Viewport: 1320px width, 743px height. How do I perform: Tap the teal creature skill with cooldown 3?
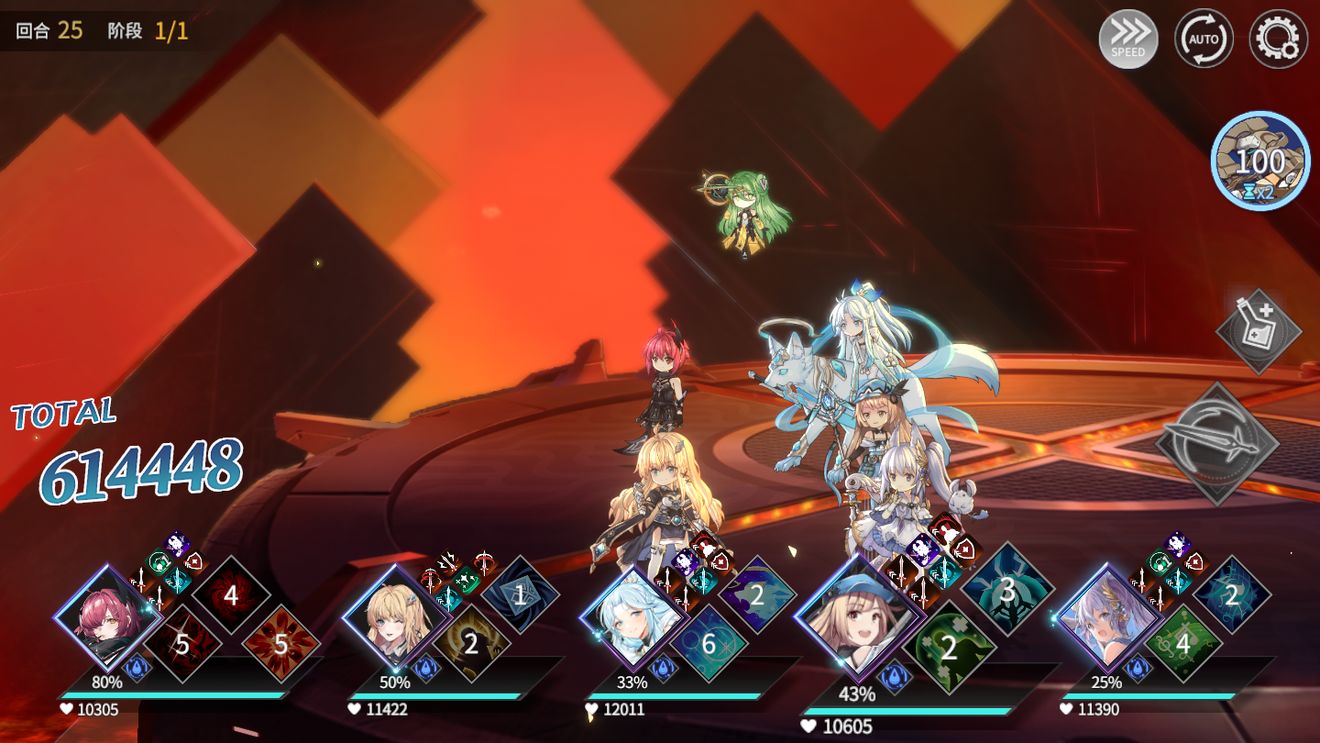coord(1007,589)
